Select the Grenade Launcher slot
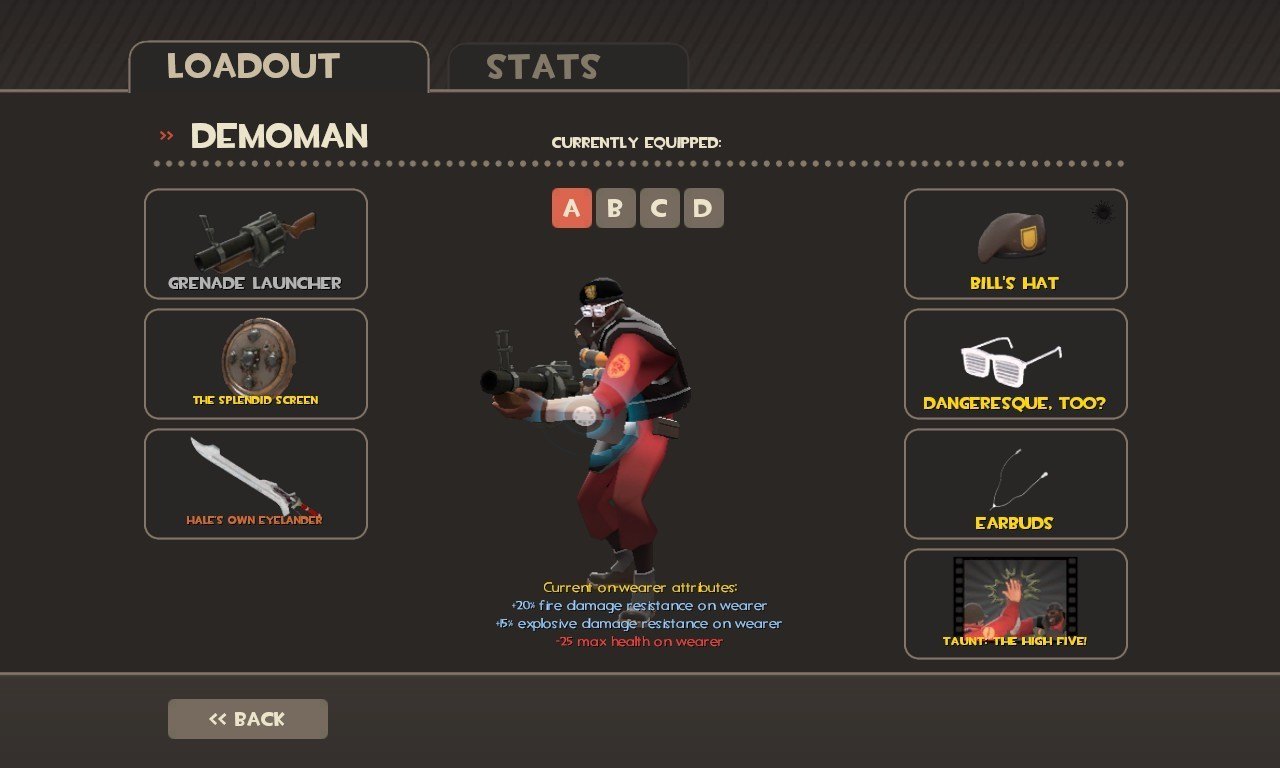 256,244
